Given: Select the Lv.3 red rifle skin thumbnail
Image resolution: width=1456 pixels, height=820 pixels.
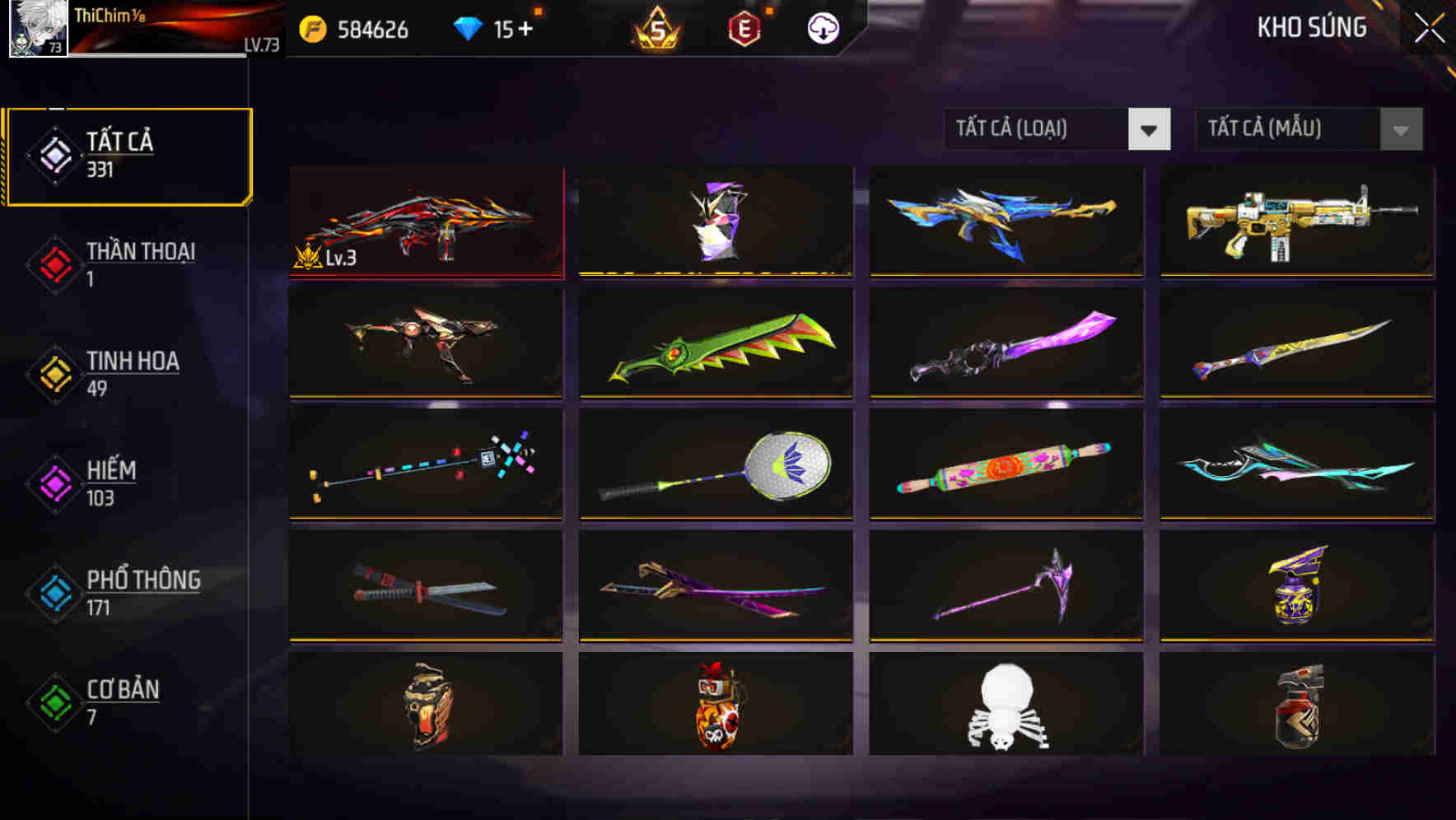Looking at the screenshot, I should [x=427, y=221].
